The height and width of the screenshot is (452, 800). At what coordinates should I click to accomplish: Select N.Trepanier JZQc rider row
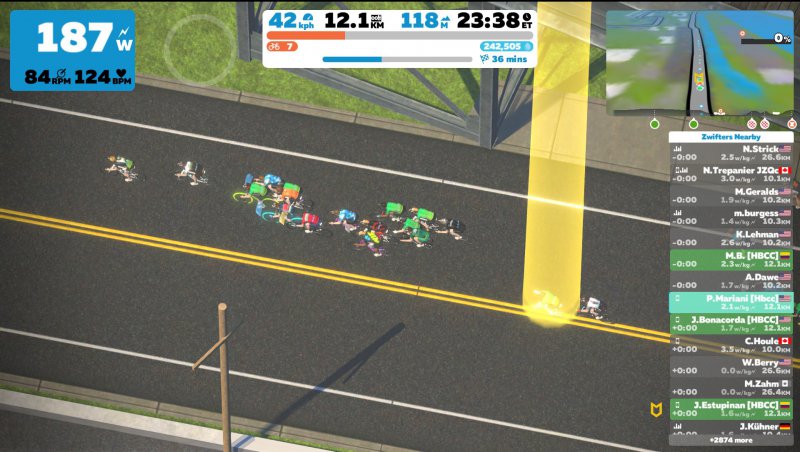pos(732,174)
